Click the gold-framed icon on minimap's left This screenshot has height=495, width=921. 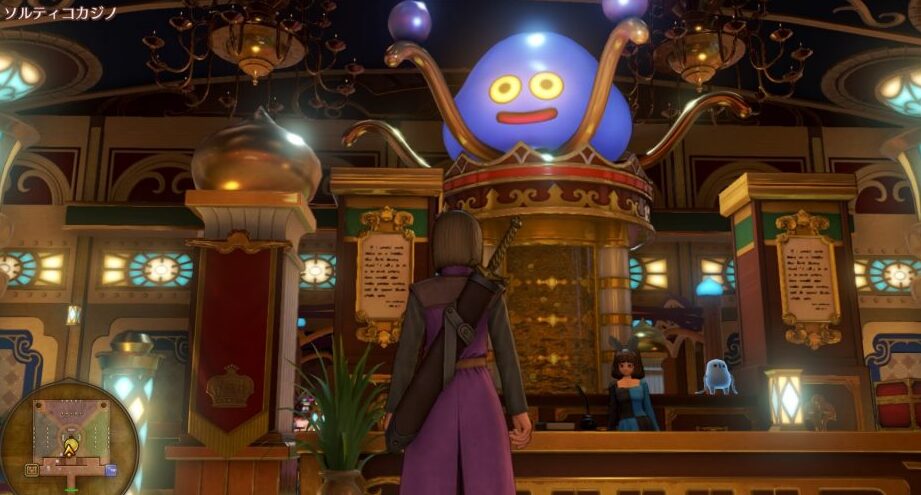[x=32, y=468]
